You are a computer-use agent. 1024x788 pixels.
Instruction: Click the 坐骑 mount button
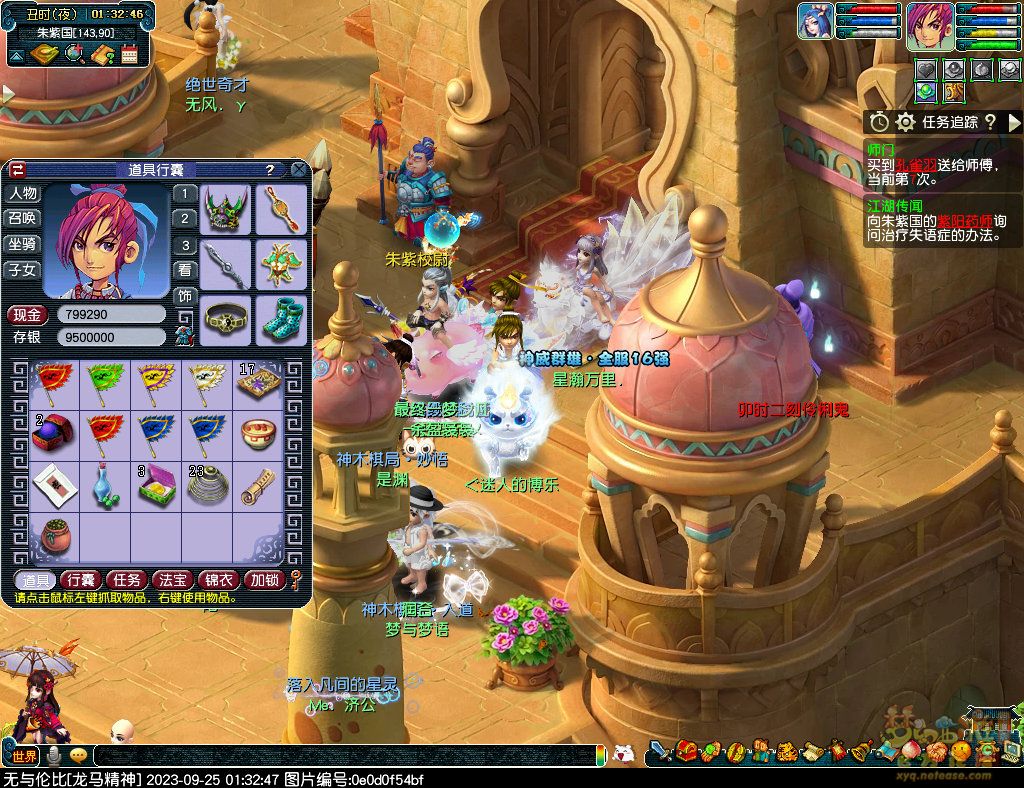22,244
